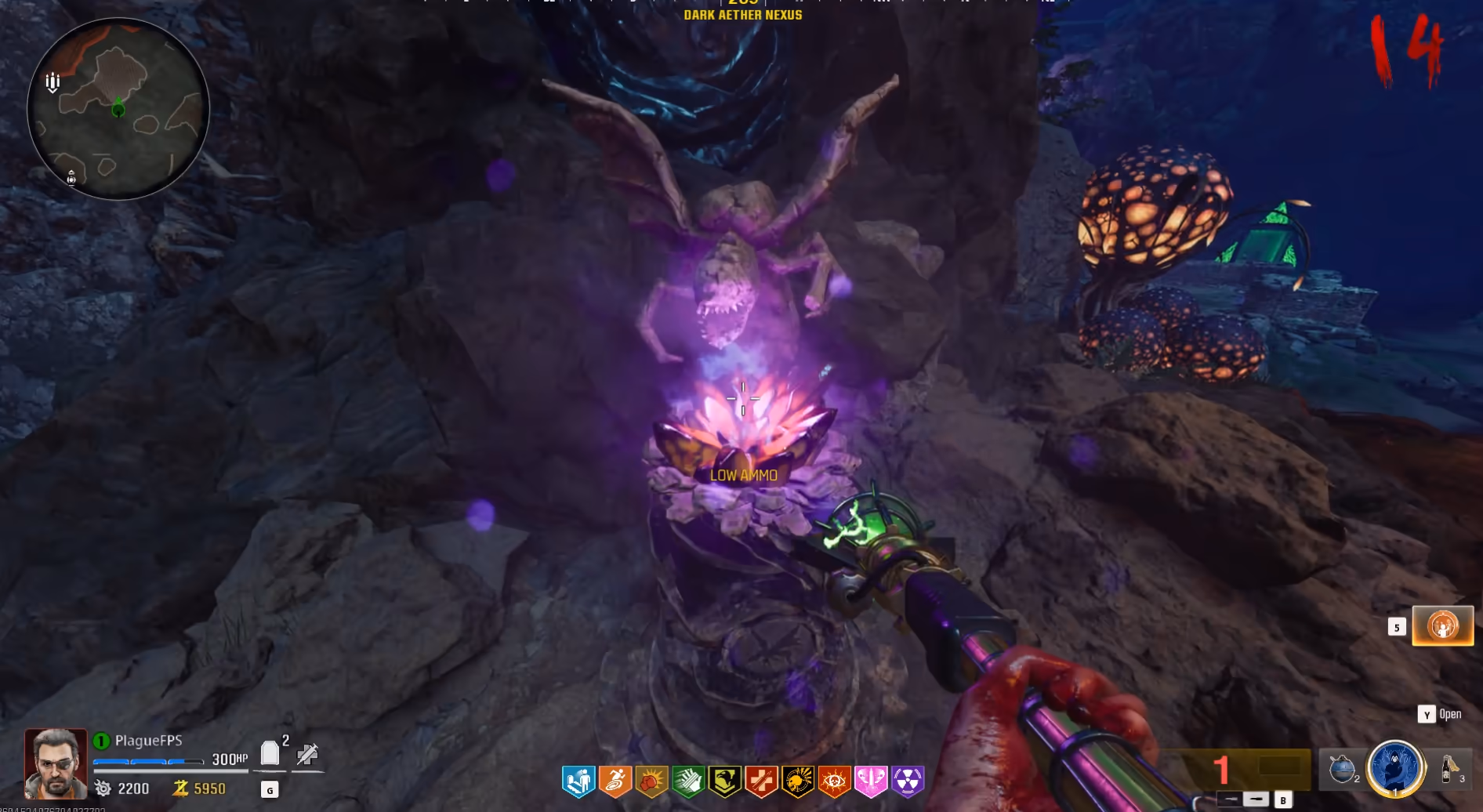Select the red cross Quick Revive perk
This screenshot has height=812, width=1483.
coord(761,781)
